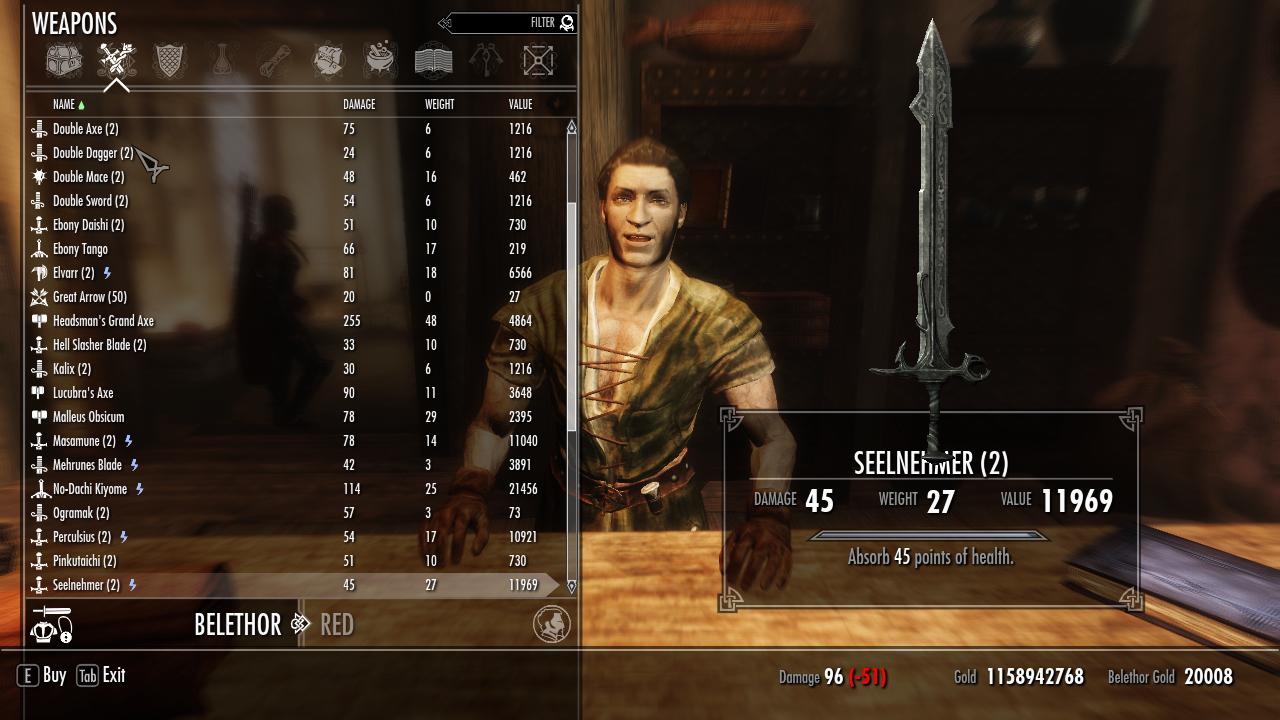
Task: Select the Elvarr (2) weapon row
Action: [73, 273]
